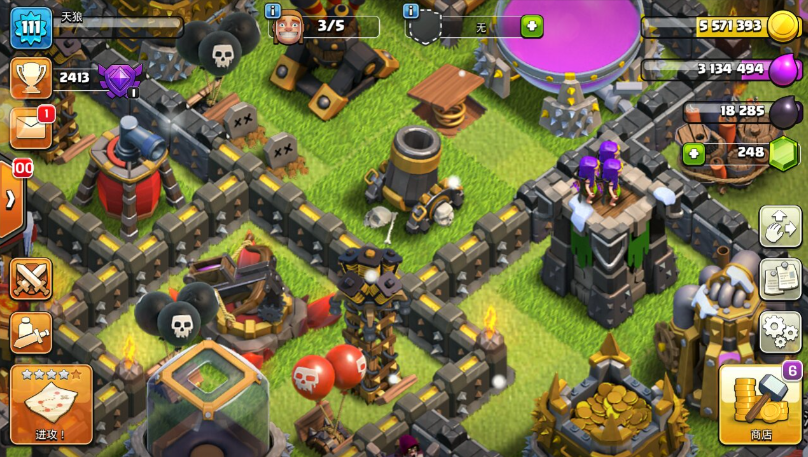Open the crossed swords army overview
Viewport: 808px width, 457px height.
click(x=31, y=278)
